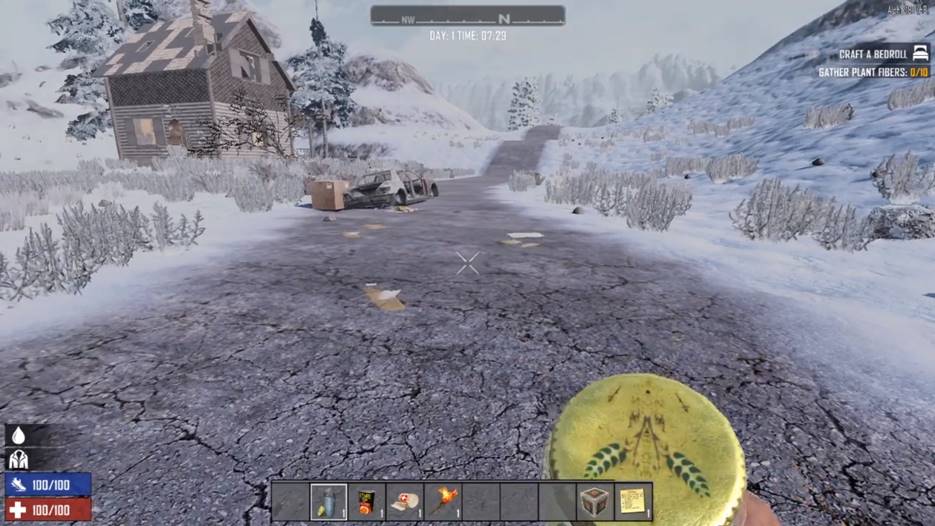Choose the first aid bandage slot
Screen dimensions: 935x526
click(405, 501)
